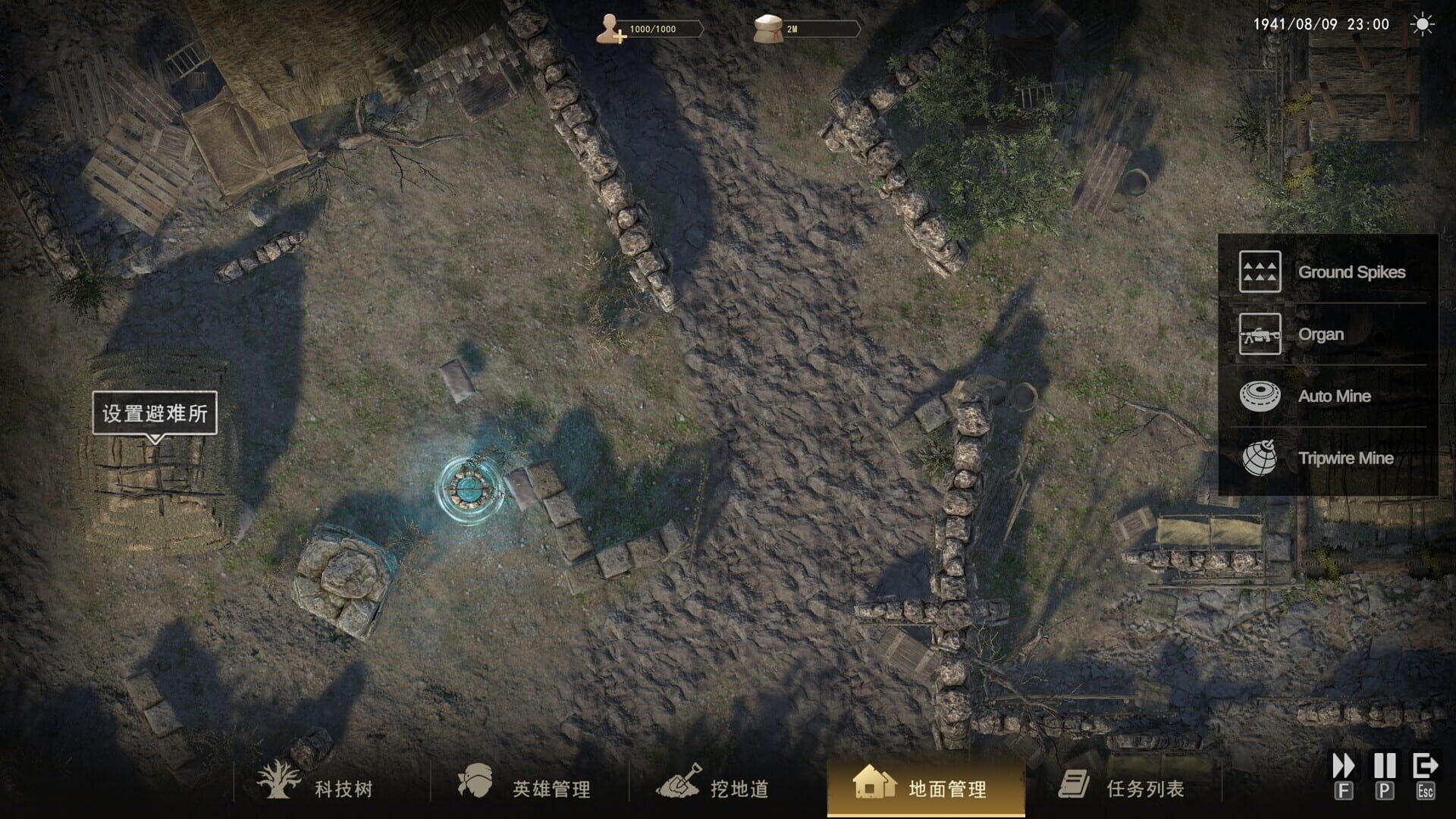Select the Auto Mine trap icon
The height and width of the screenshot is (819, 1456).
[1259, 396]
